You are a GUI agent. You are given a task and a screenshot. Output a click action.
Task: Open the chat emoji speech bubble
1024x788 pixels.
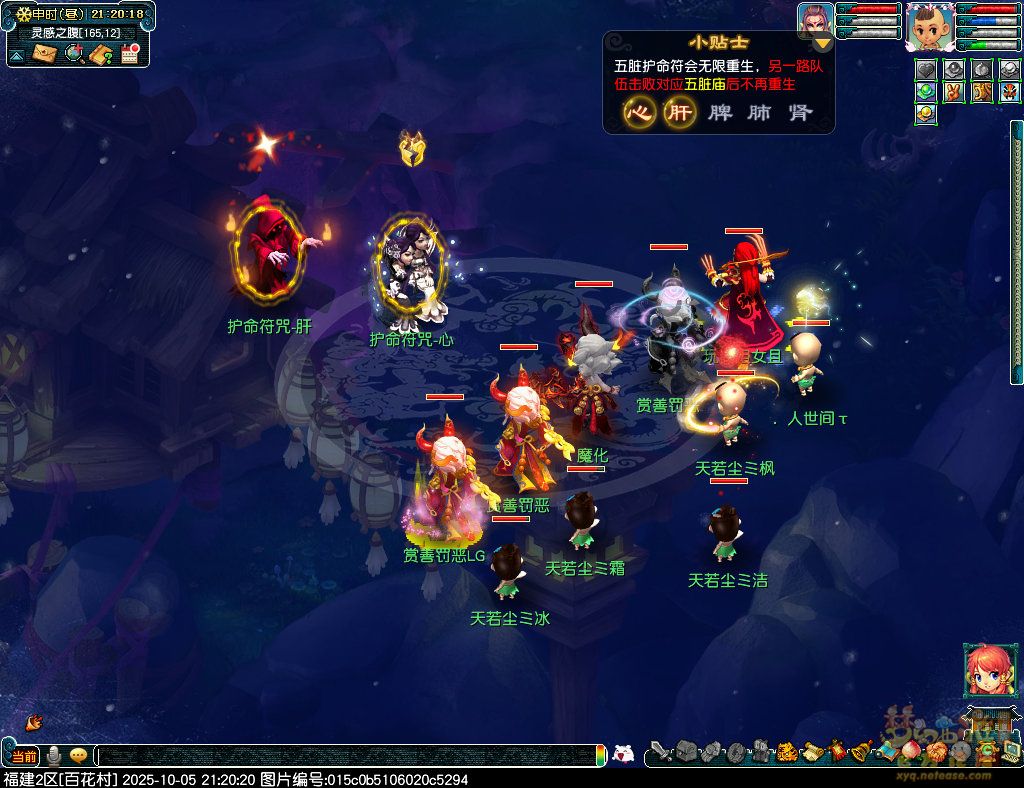78,755
